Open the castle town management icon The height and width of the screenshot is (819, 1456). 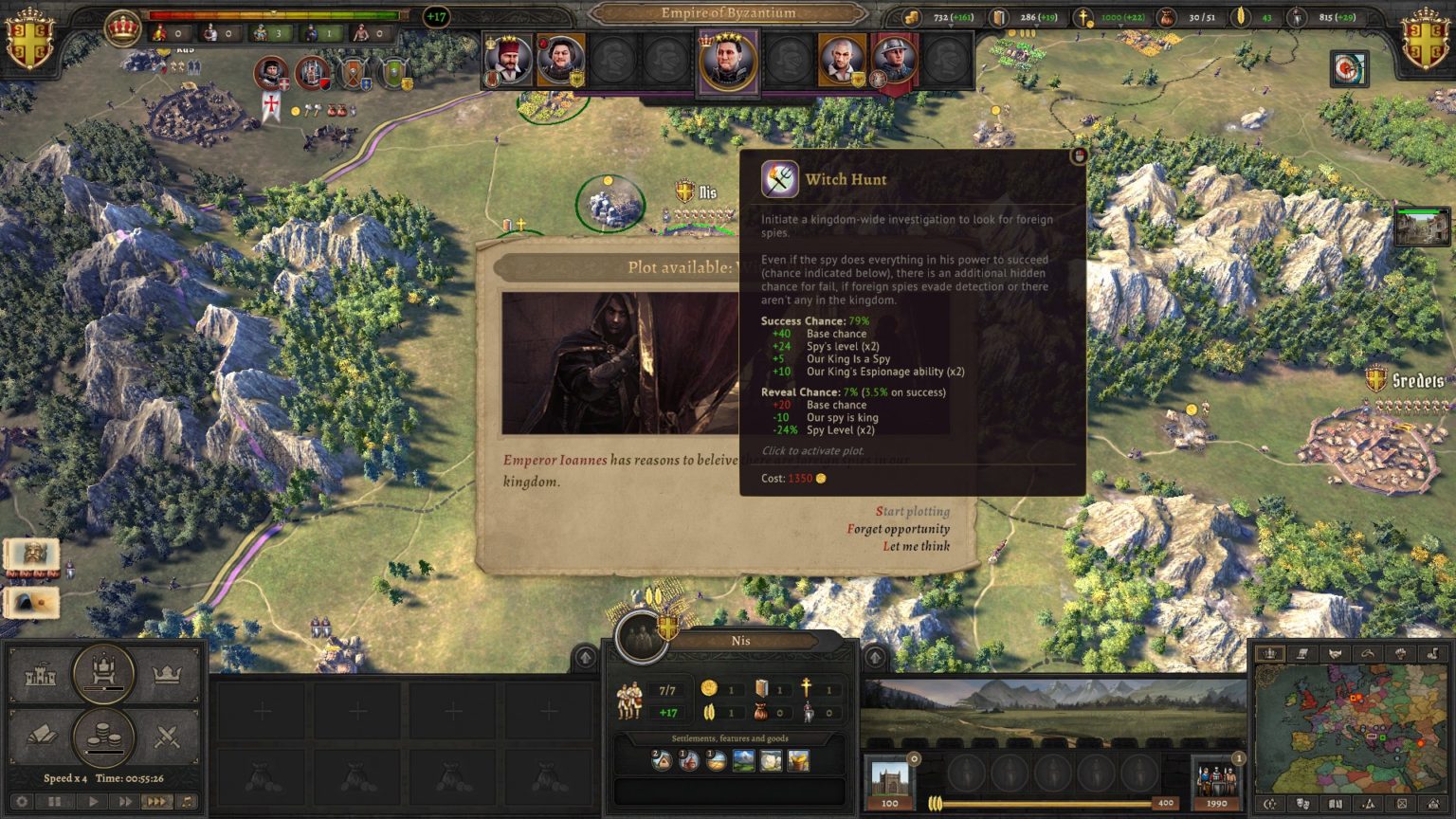coord(42,675)
